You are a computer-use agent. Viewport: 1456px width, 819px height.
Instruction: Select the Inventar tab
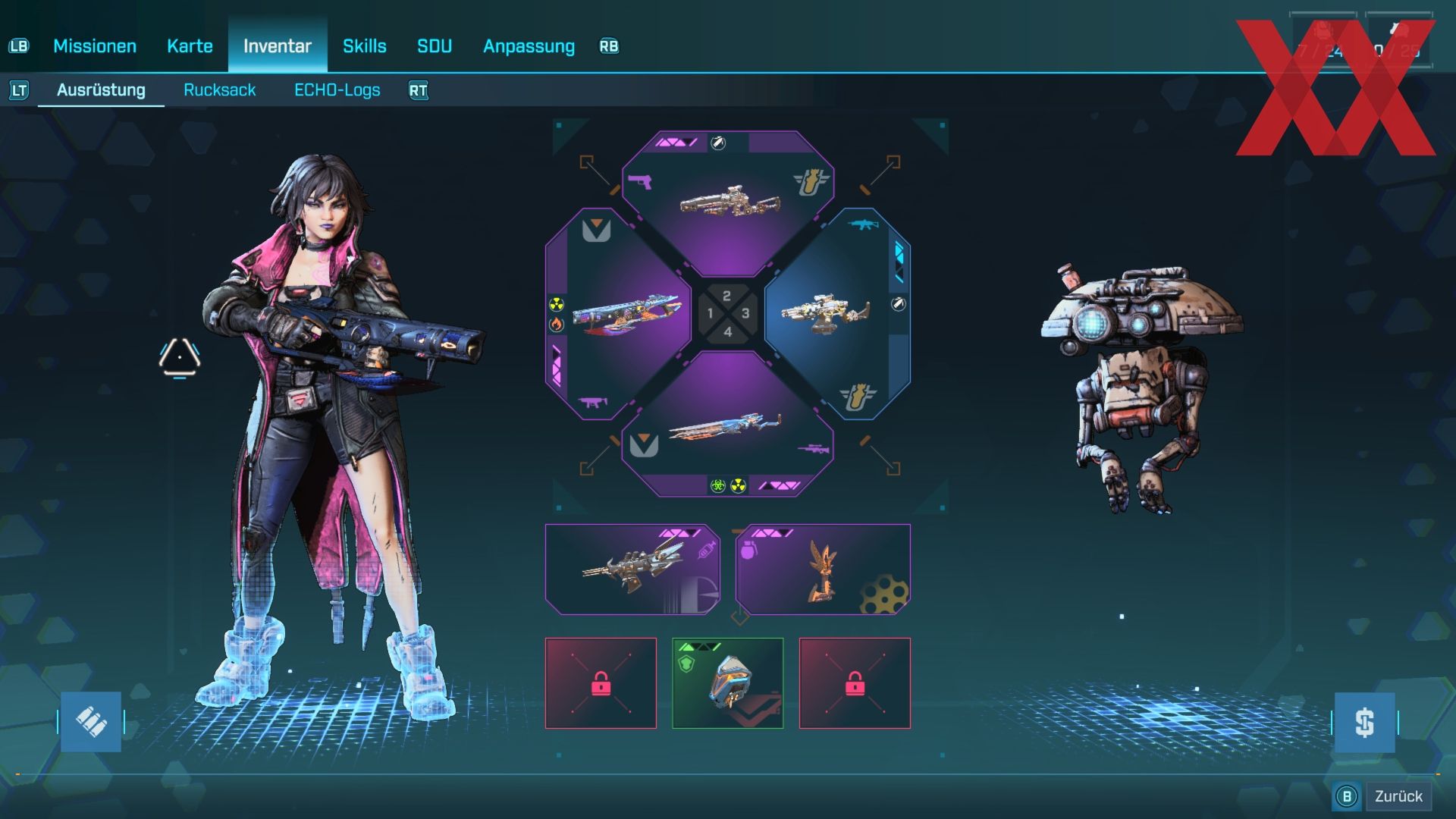(278, 46)
